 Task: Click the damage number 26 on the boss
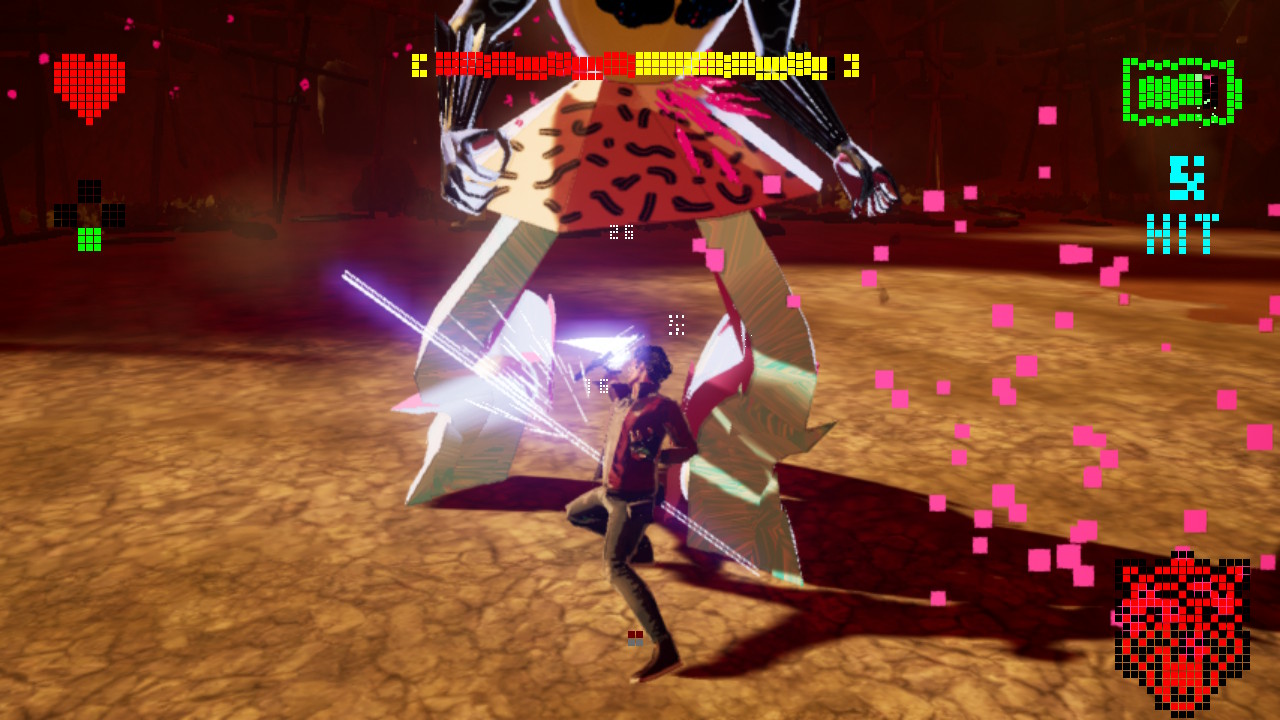[621, 233]
